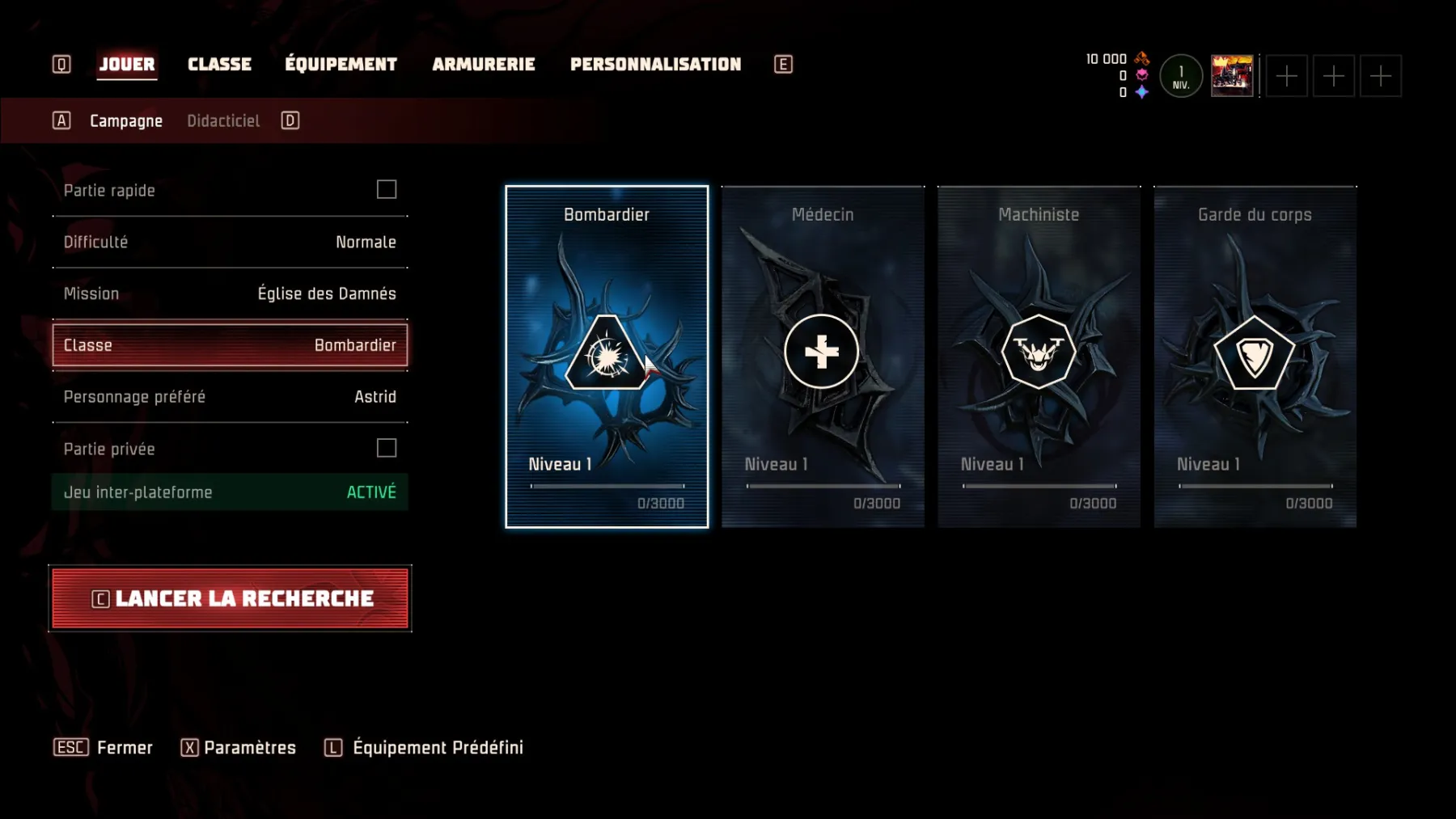Change Personnage préféré from Astrid
The width and height of the screenshot is (1456, 819).
point(230,397)
